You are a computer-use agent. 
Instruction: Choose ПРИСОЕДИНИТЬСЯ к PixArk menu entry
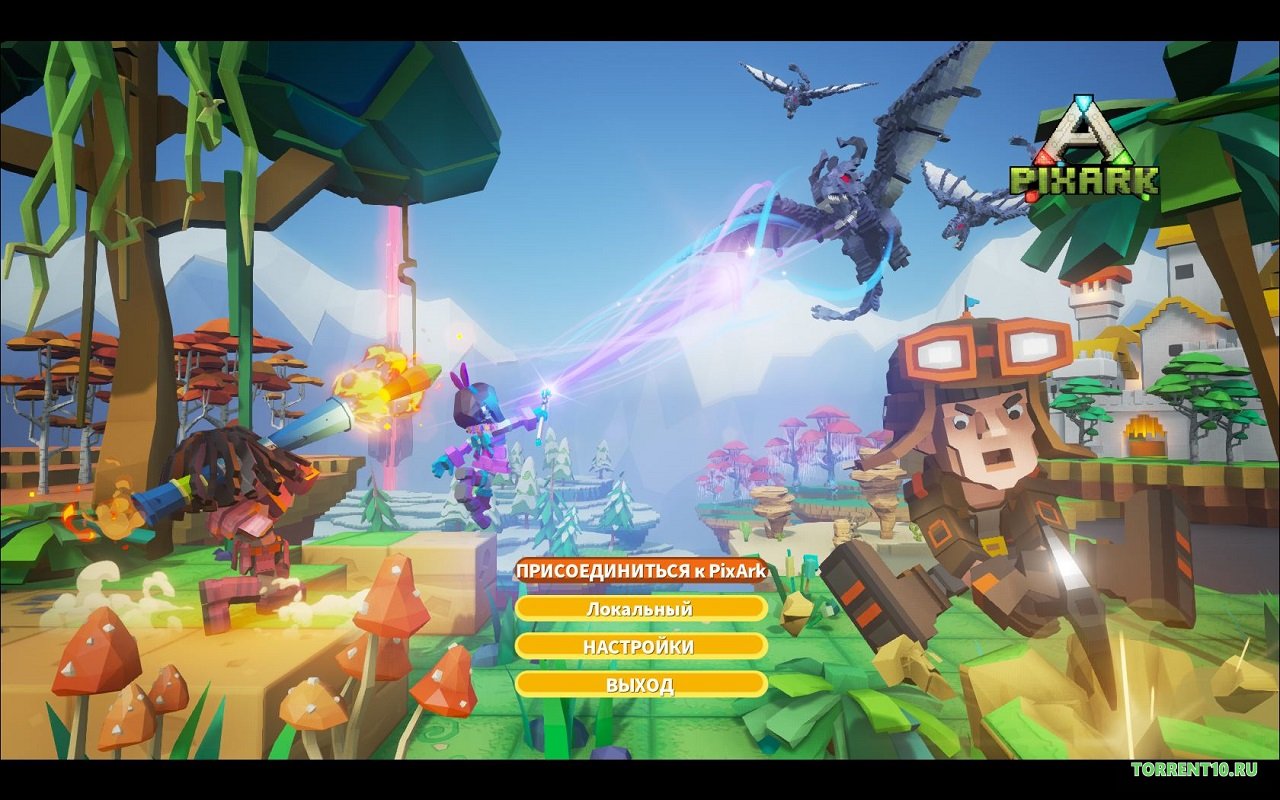click(640, 571)
